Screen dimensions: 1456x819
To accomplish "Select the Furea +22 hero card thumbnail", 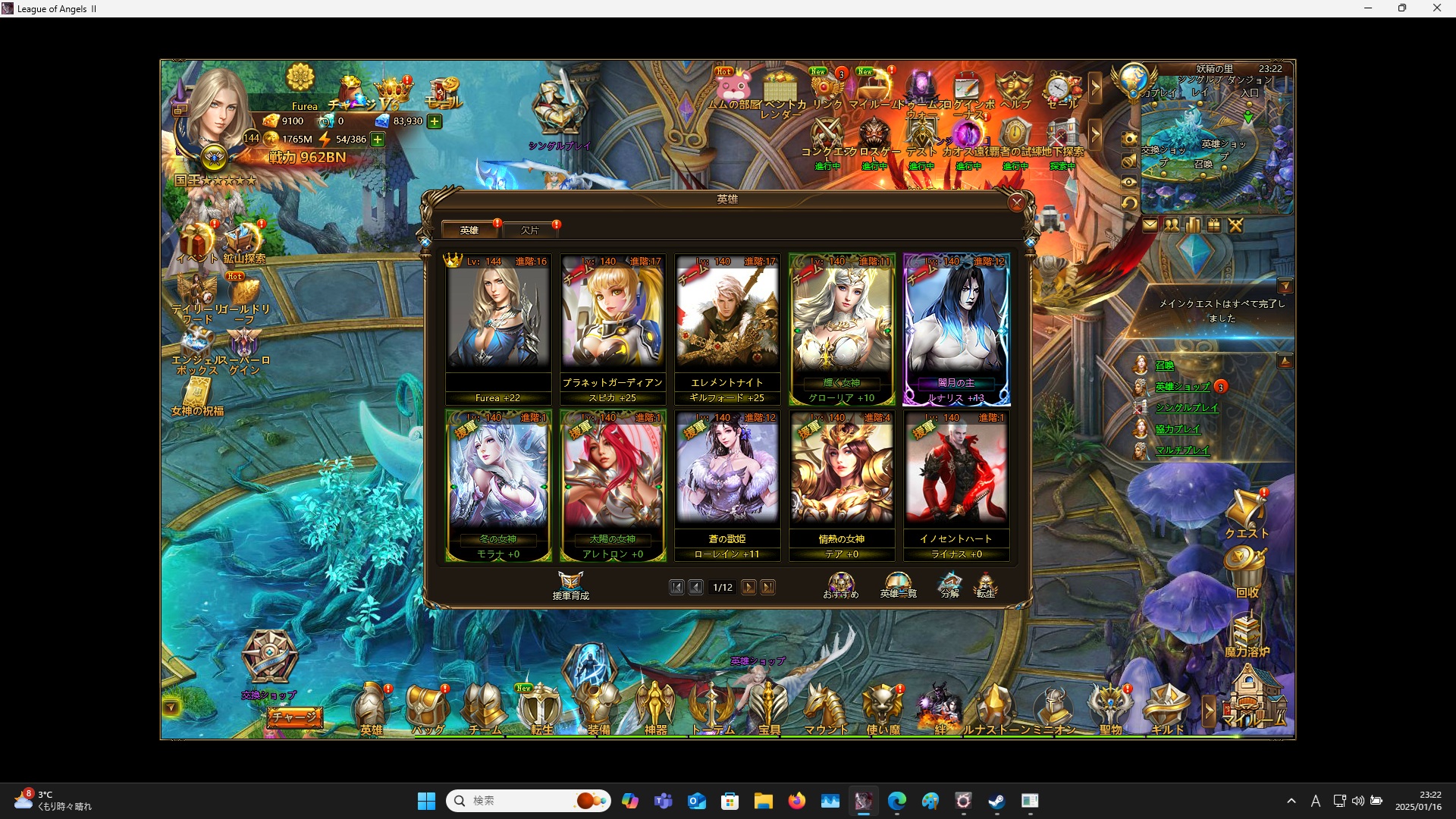I will tap(498, 318).
